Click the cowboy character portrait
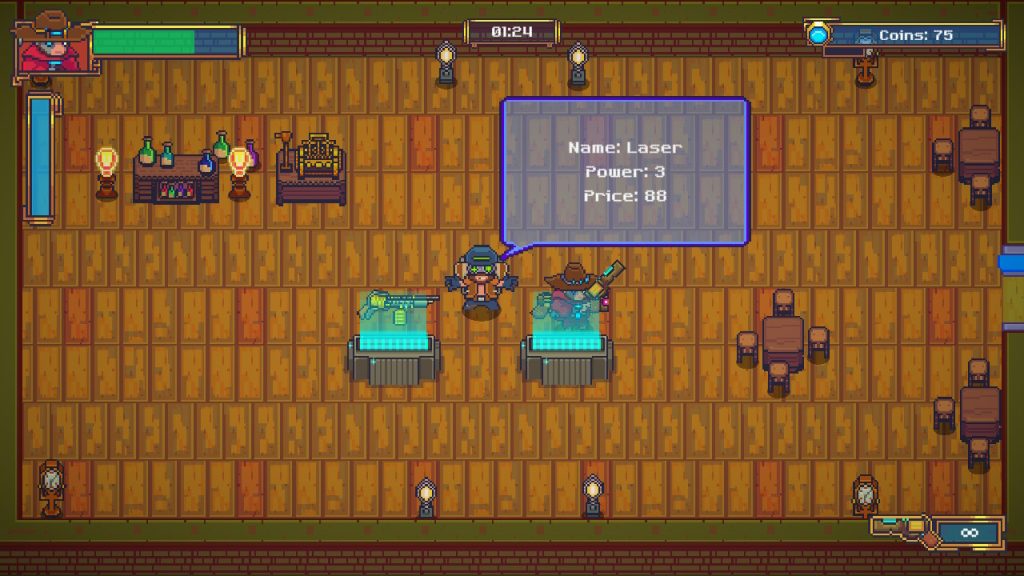The image size is (1024, 576). [x=50, y=42]
